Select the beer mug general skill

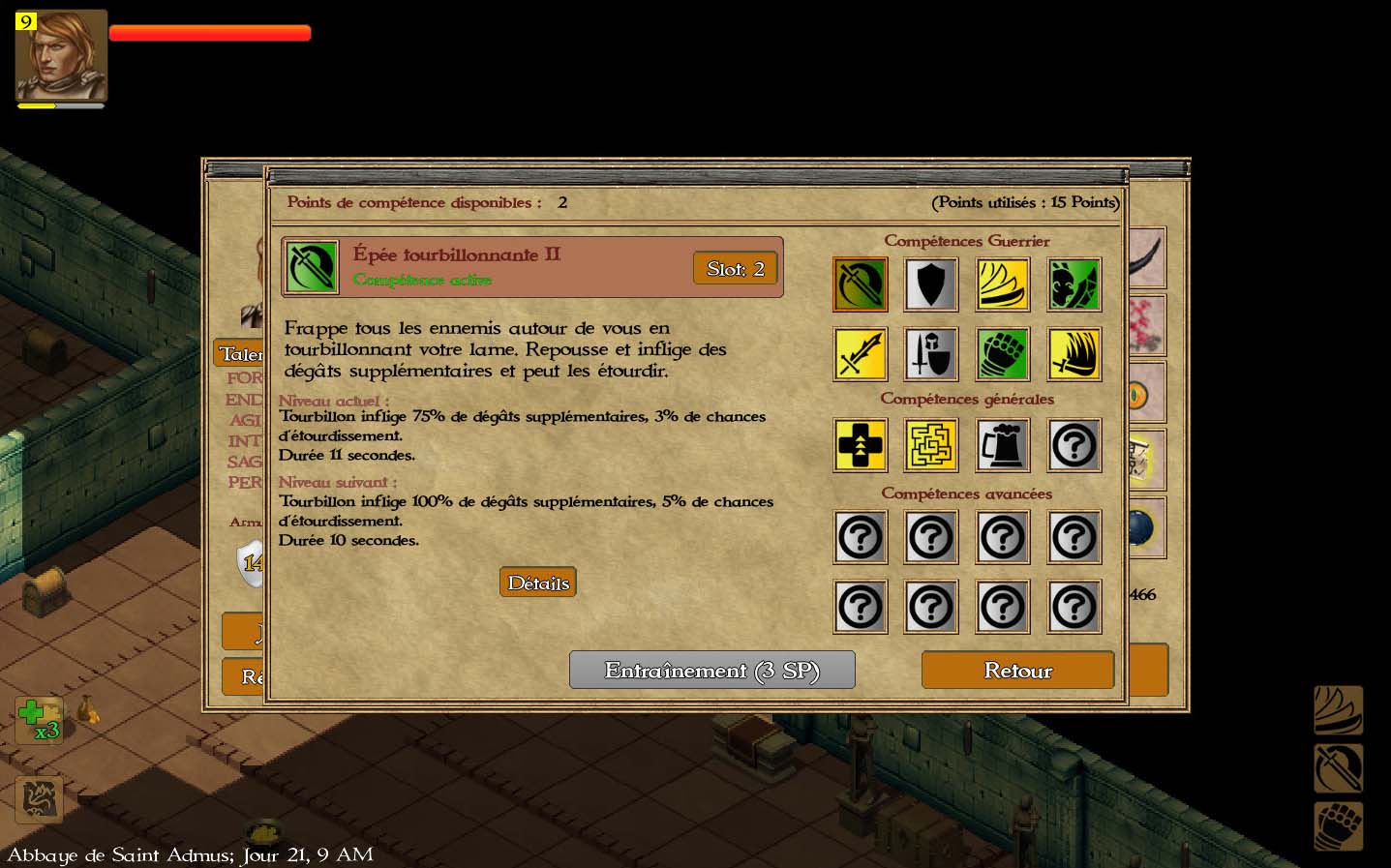[1003, 445]
